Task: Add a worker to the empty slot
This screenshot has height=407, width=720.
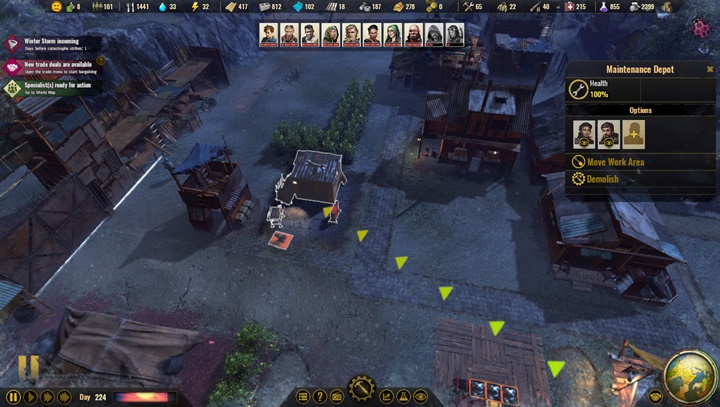Action: (634, 131)
